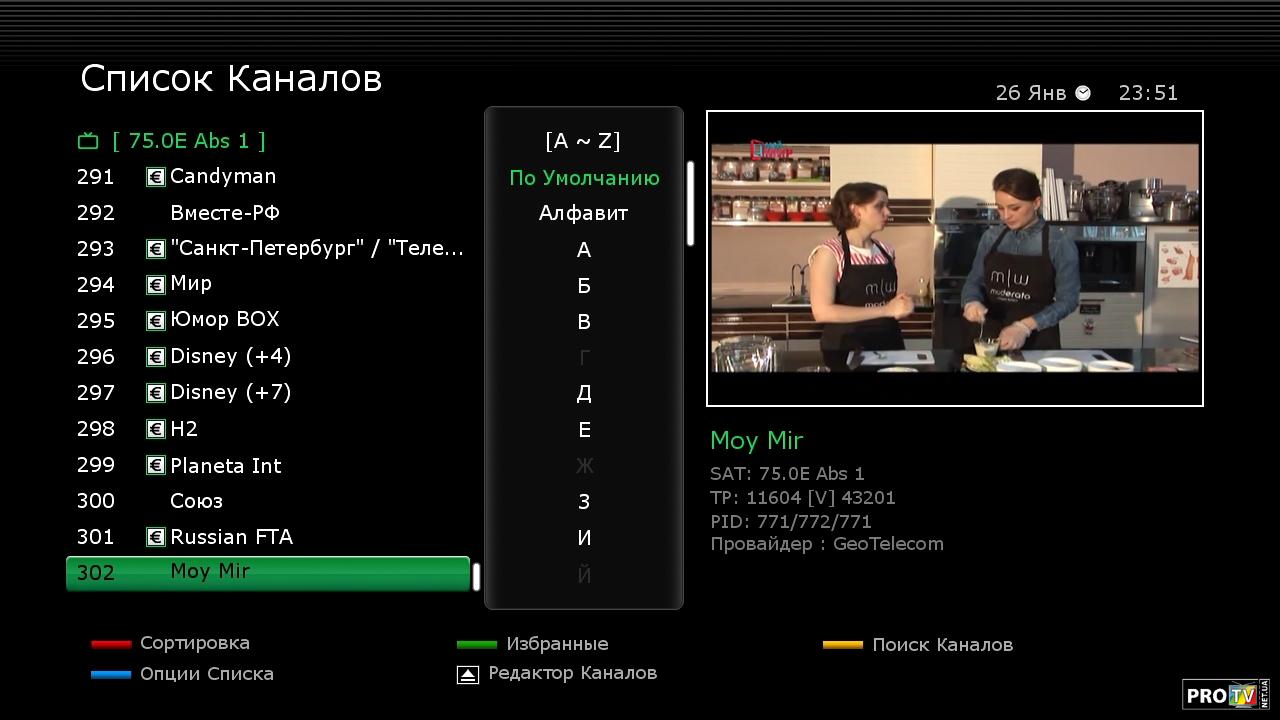This screenshot has width=1280, height=720.
Task: Open Опции Списка list options
Action: point(206,674)
